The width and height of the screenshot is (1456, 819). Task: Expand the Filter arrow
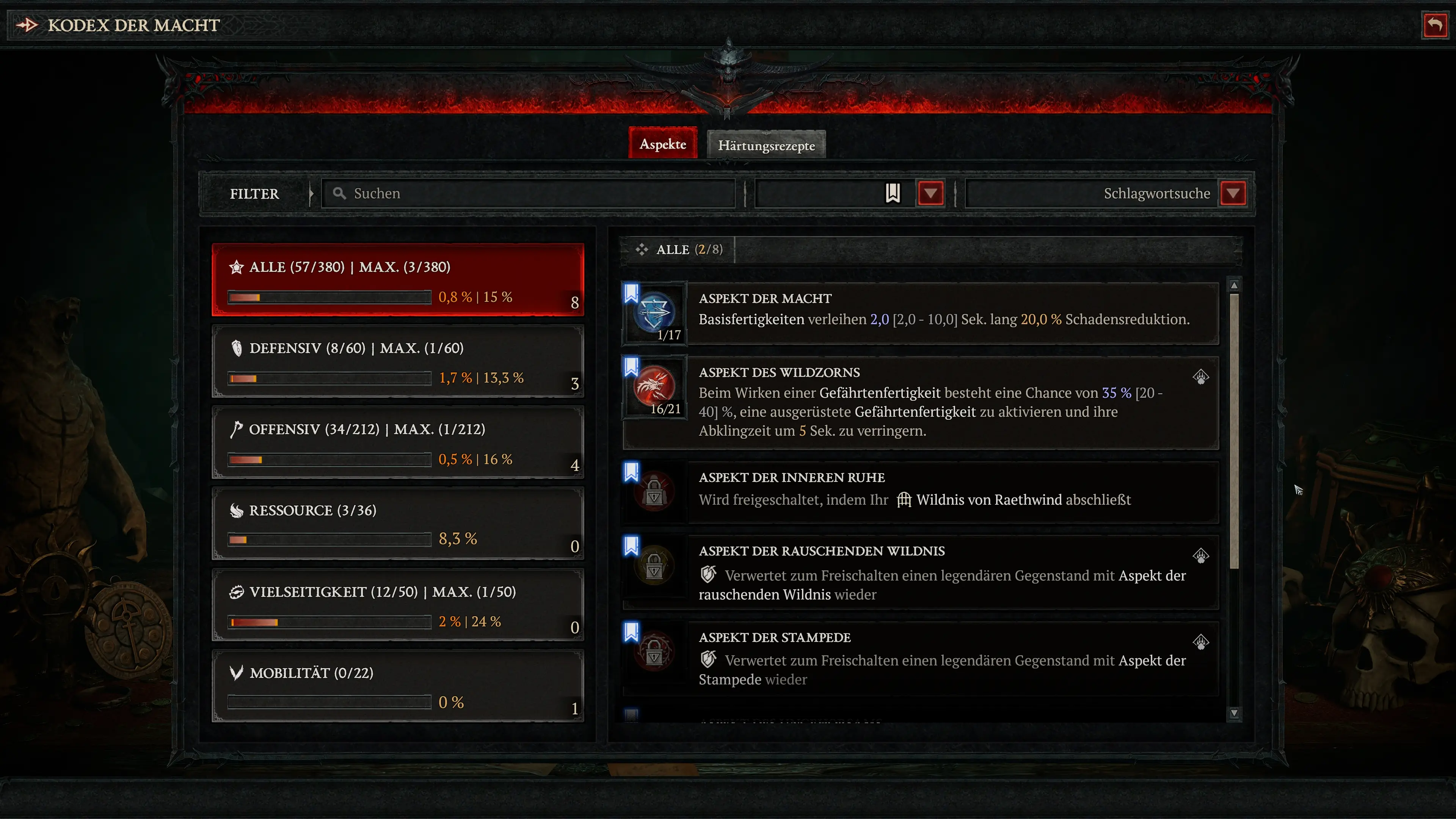click(x=311, y=194)
